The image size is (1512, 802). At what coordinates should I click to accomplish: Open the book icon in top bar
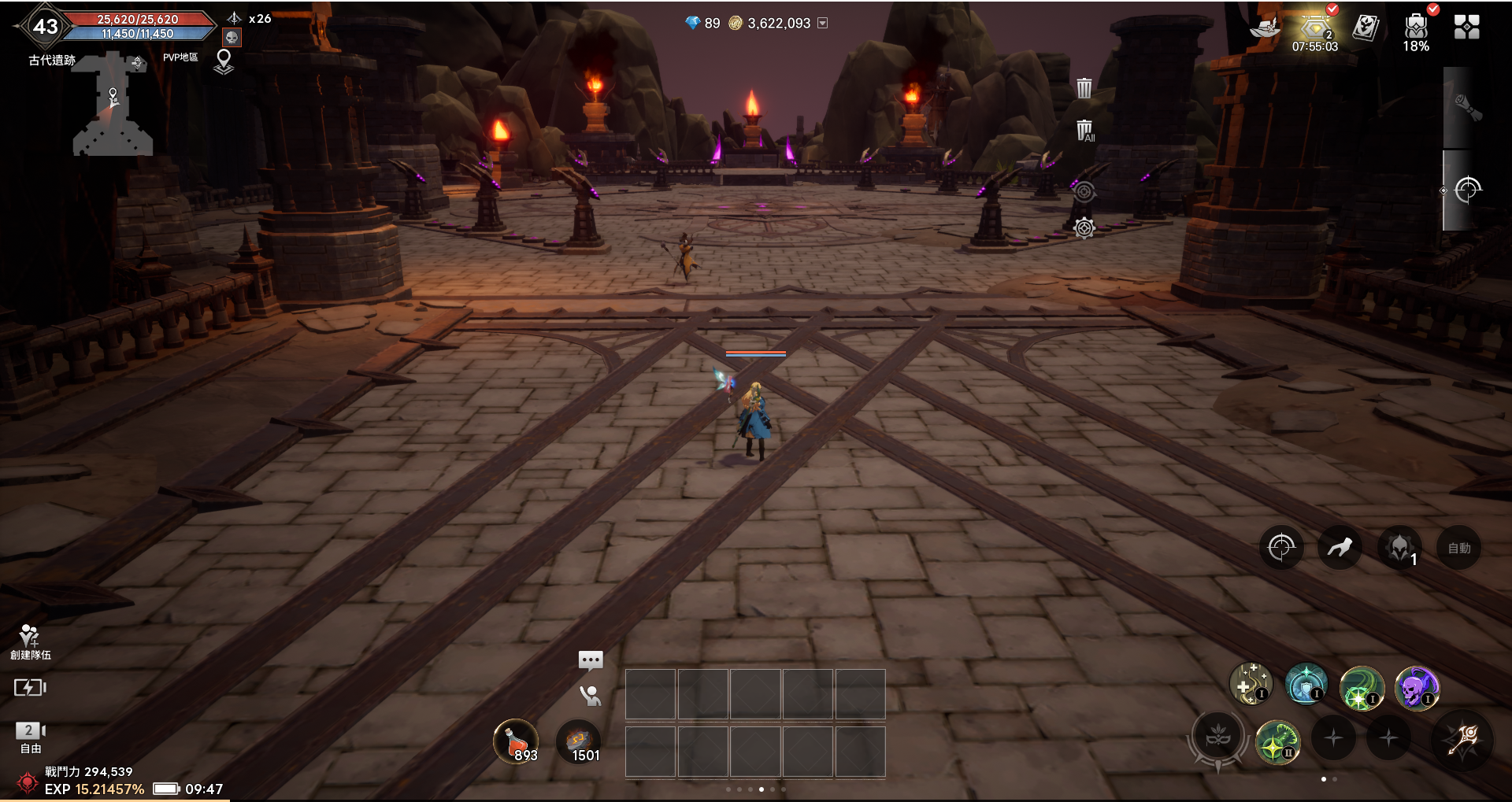point(1366,28)
